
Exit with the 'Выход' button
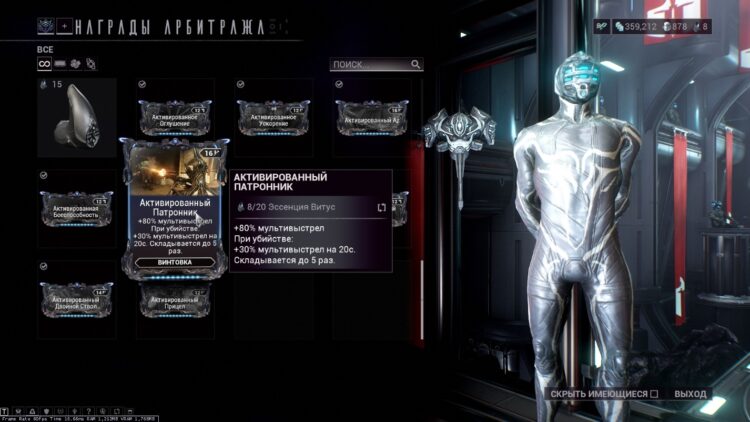click(x=690, y=394)
